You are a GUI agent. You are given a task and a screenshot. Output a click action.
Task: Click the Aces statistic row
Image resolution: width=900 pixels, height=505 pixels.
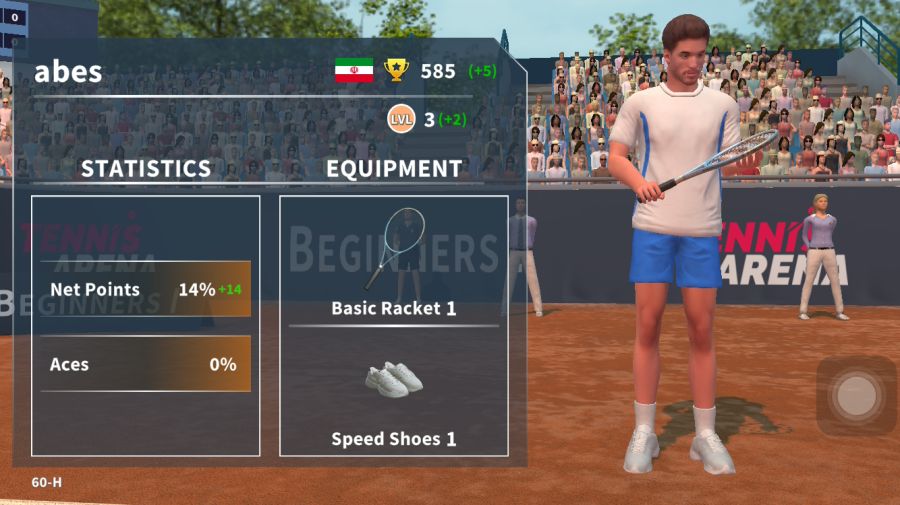pos(146,364)
